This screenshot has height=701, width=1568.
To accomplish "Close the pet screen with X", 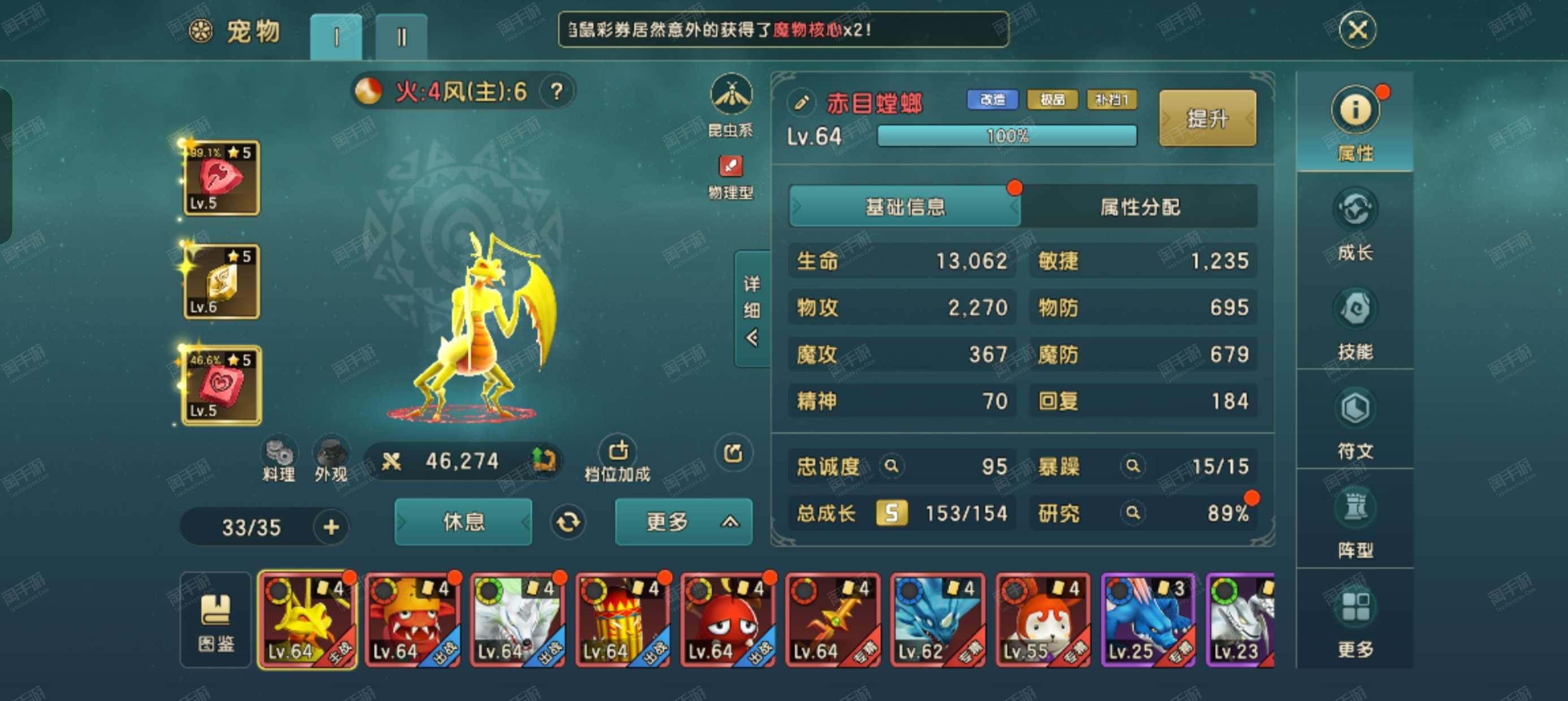I will click(1357, 30).
